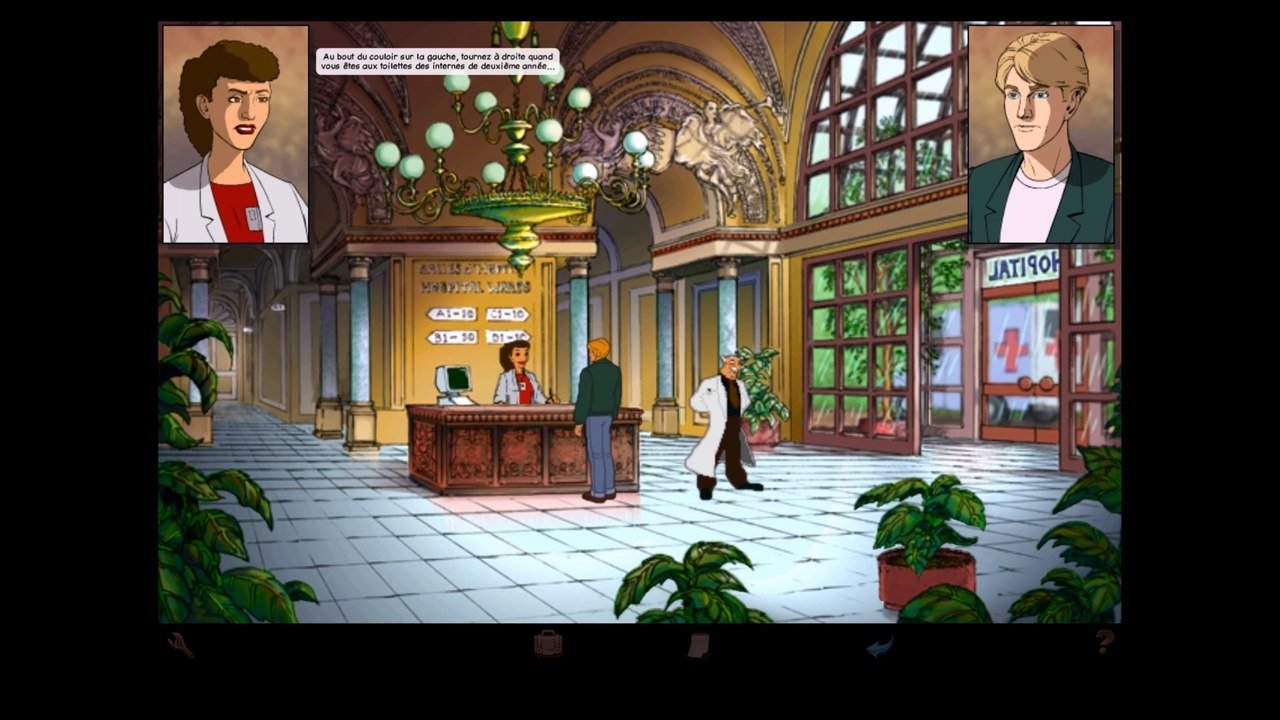Image resolution: width=1280 pixels, height=720 pixels.
Task: Open the question mark hint help
Action: click(x=1104, y=642)
